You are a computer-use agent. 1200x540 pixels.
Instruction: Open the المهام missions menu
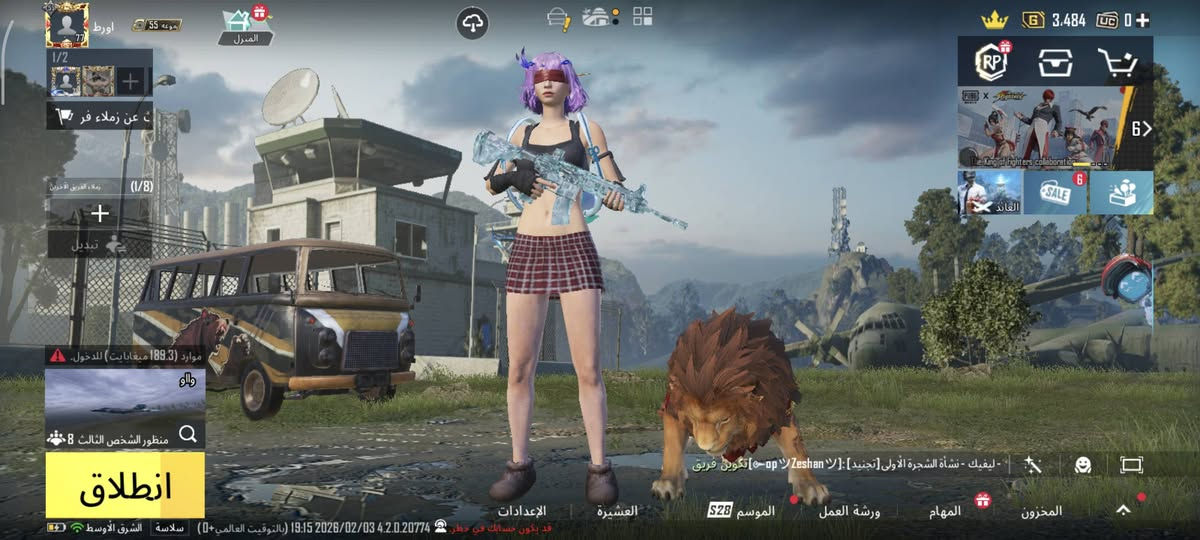pyautogui.click(x=945, y=511)
